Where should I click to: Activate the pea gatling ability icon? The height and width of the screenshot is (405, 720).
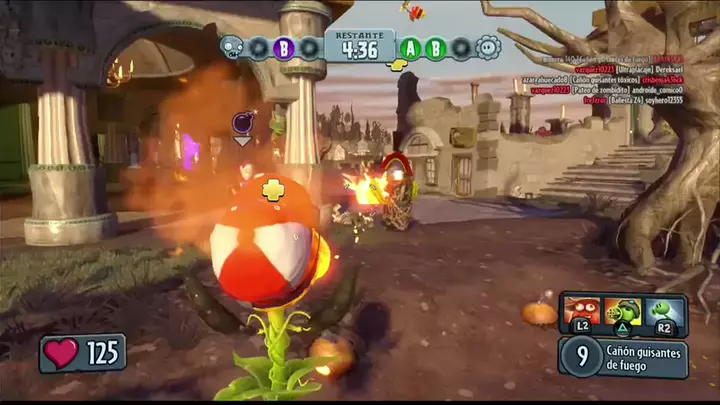[622, 310]
